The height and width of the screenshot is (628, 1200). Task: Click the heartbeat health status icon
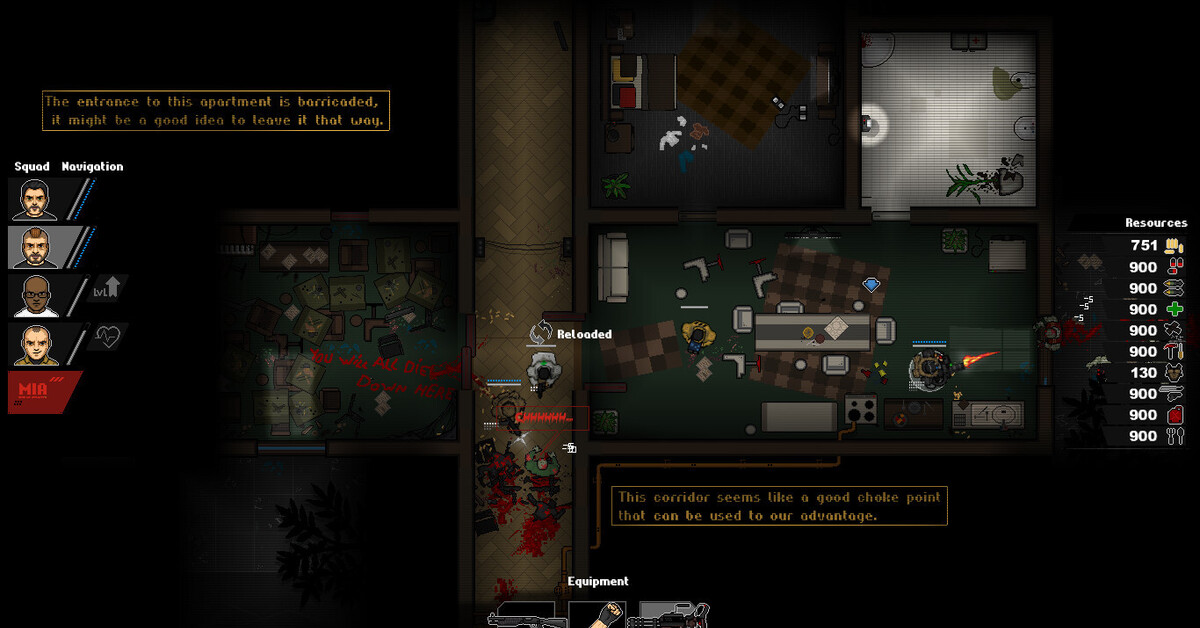[x=107, y=337]
